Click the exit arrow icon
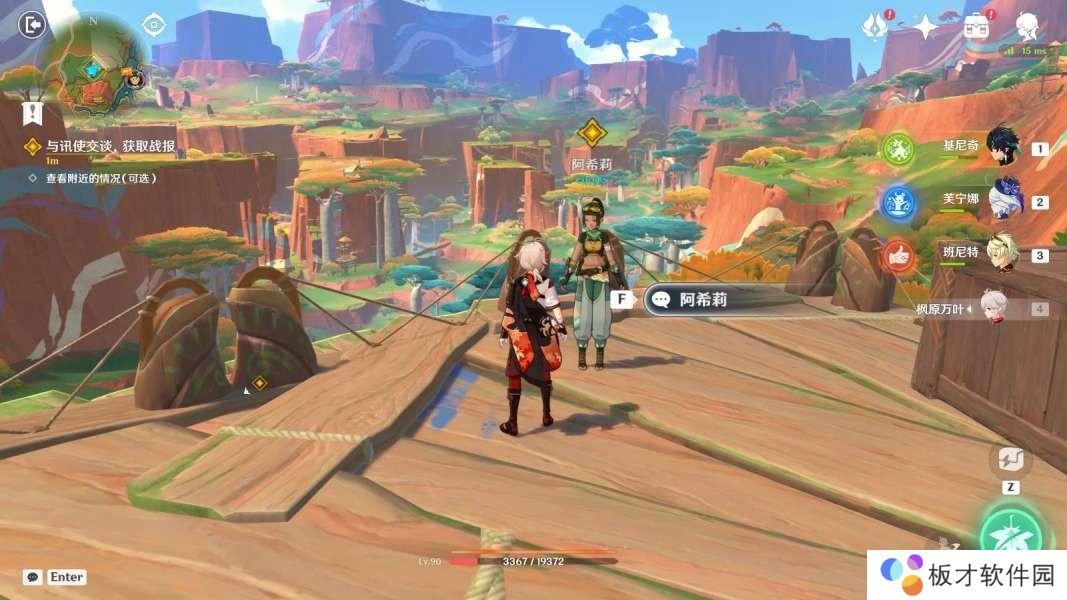Viewport: 1067px width, 600px height. click(x=32, y=24)
